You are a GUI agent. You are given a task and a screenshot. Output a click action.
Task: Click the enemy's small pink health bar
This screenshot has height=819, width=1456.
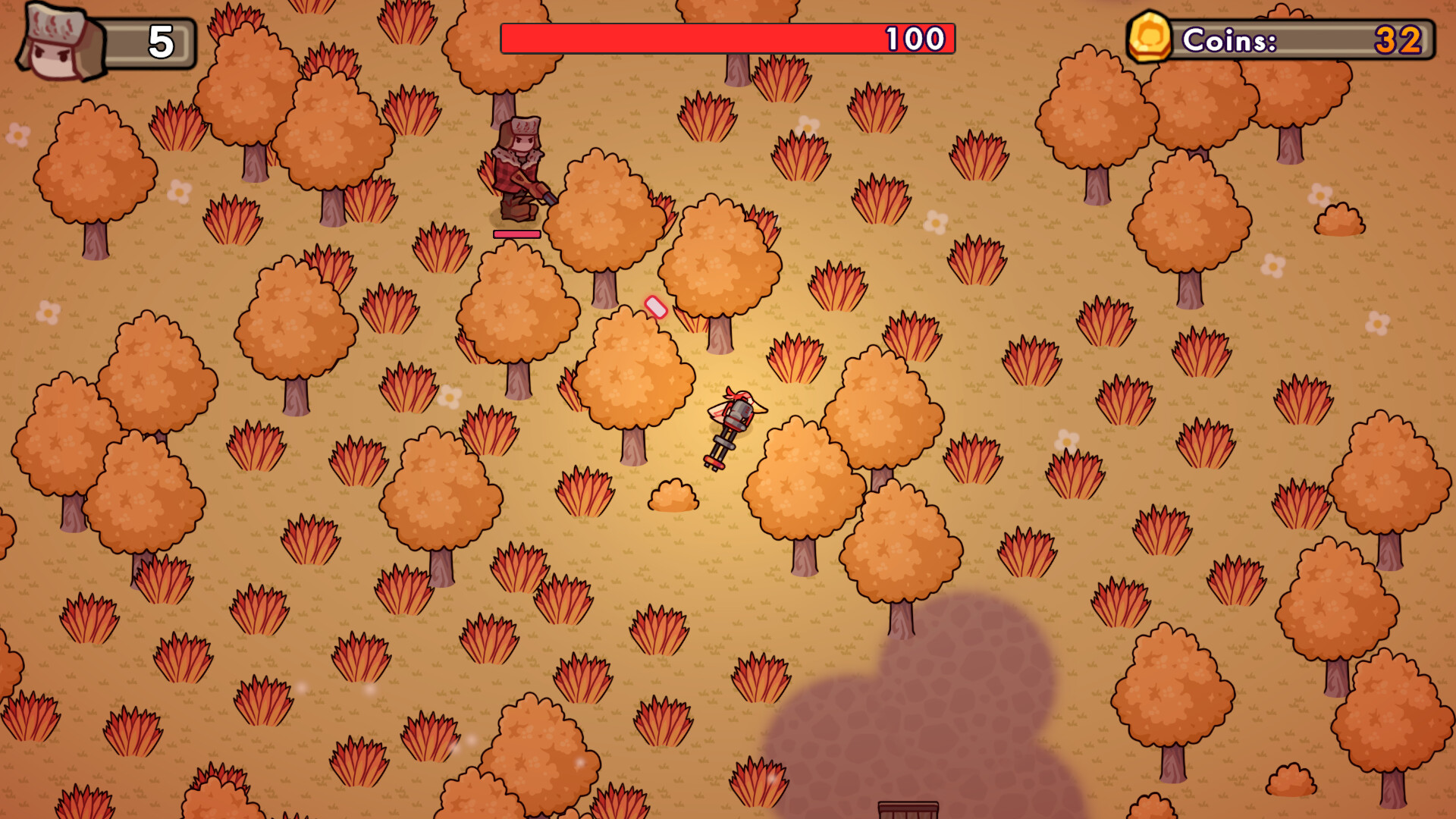516,235
